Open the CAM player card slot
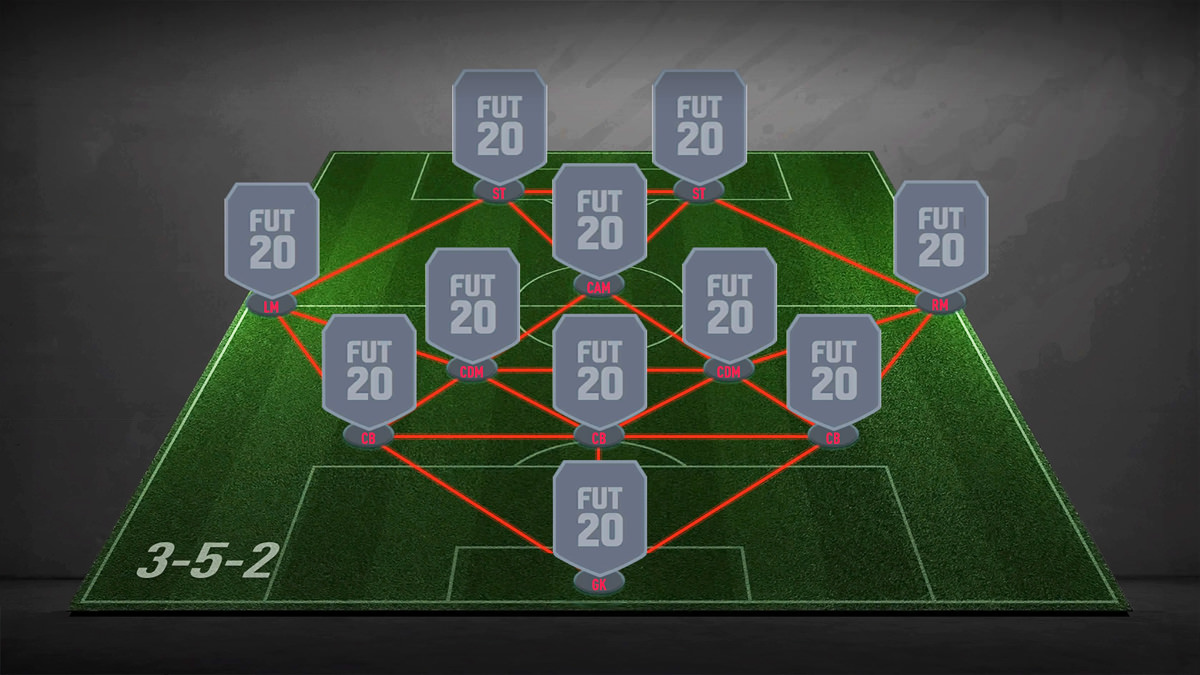Image resolution: width=1200 pixels, height=675 pixels. 599,221
